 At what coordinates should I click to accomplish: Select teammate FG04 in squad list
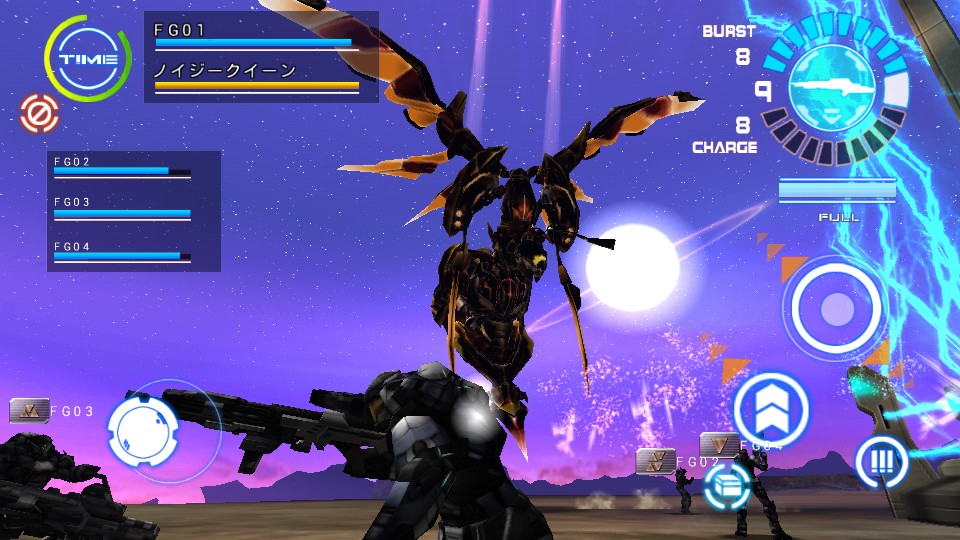[x=122, y=251]
